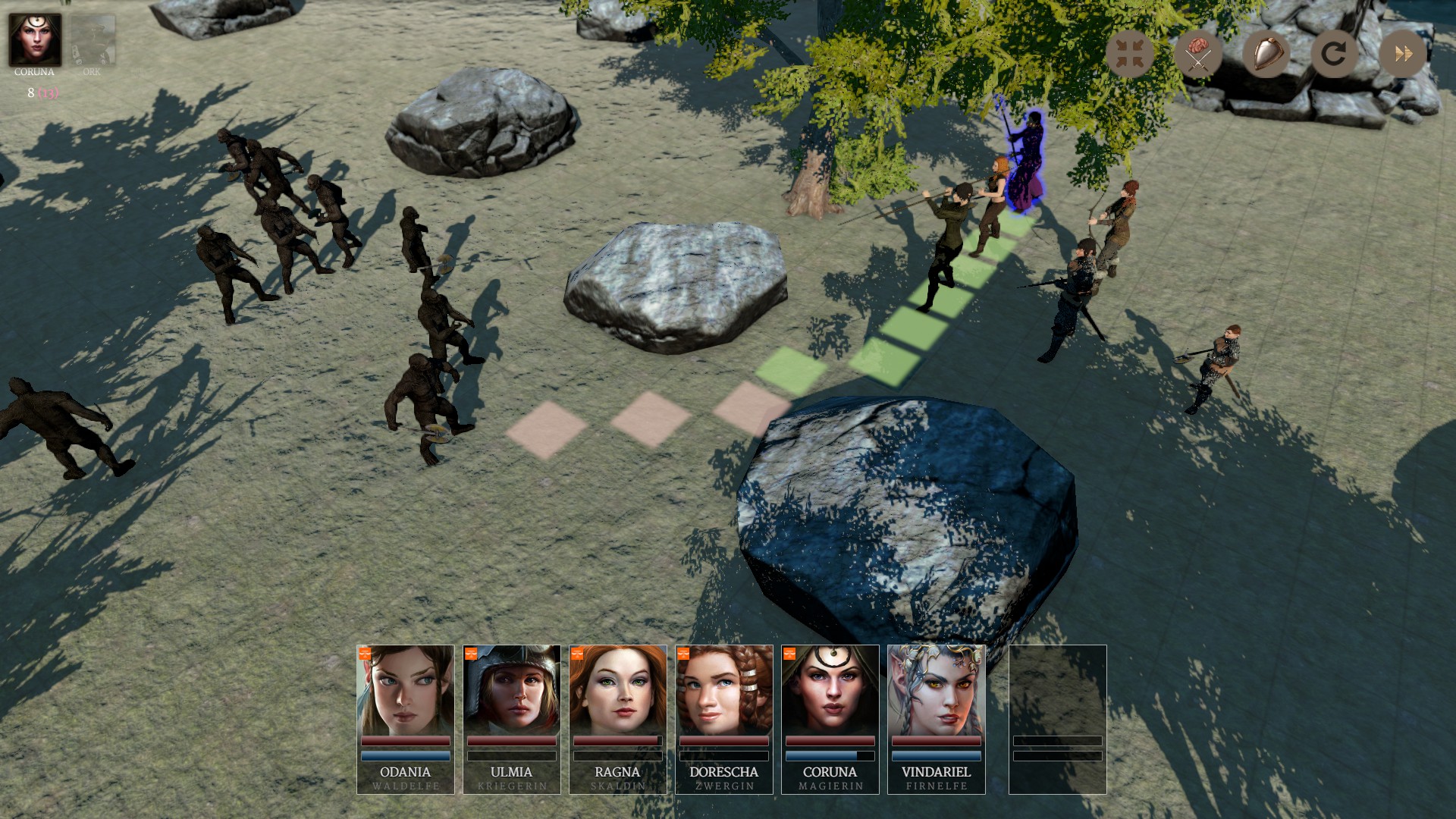
Task: Choose the shield defend action
Action: [x=1266, y=54]
